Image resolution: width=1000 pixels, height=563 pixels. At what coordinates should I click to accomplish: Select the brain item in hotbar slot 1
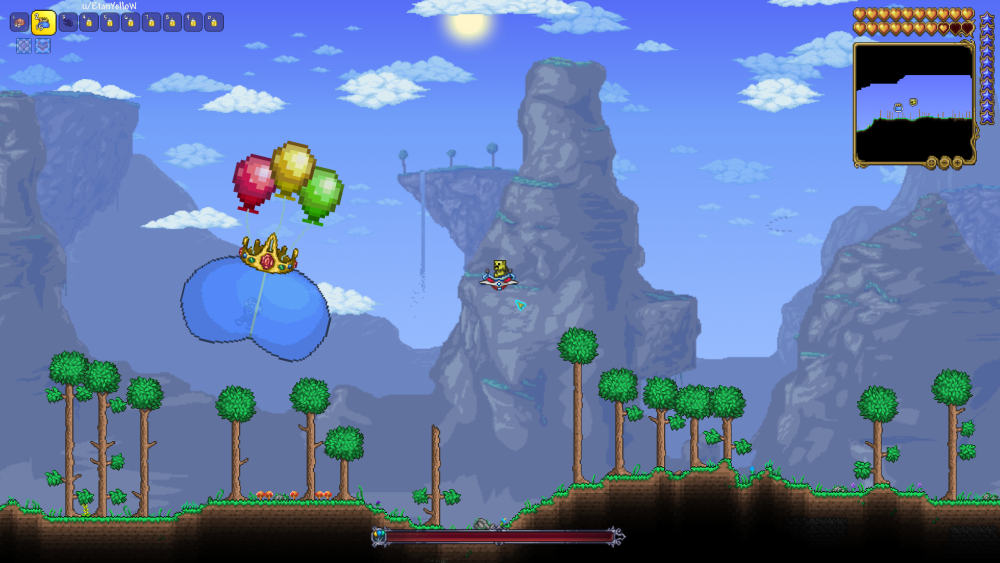click(x=19, y=22)
